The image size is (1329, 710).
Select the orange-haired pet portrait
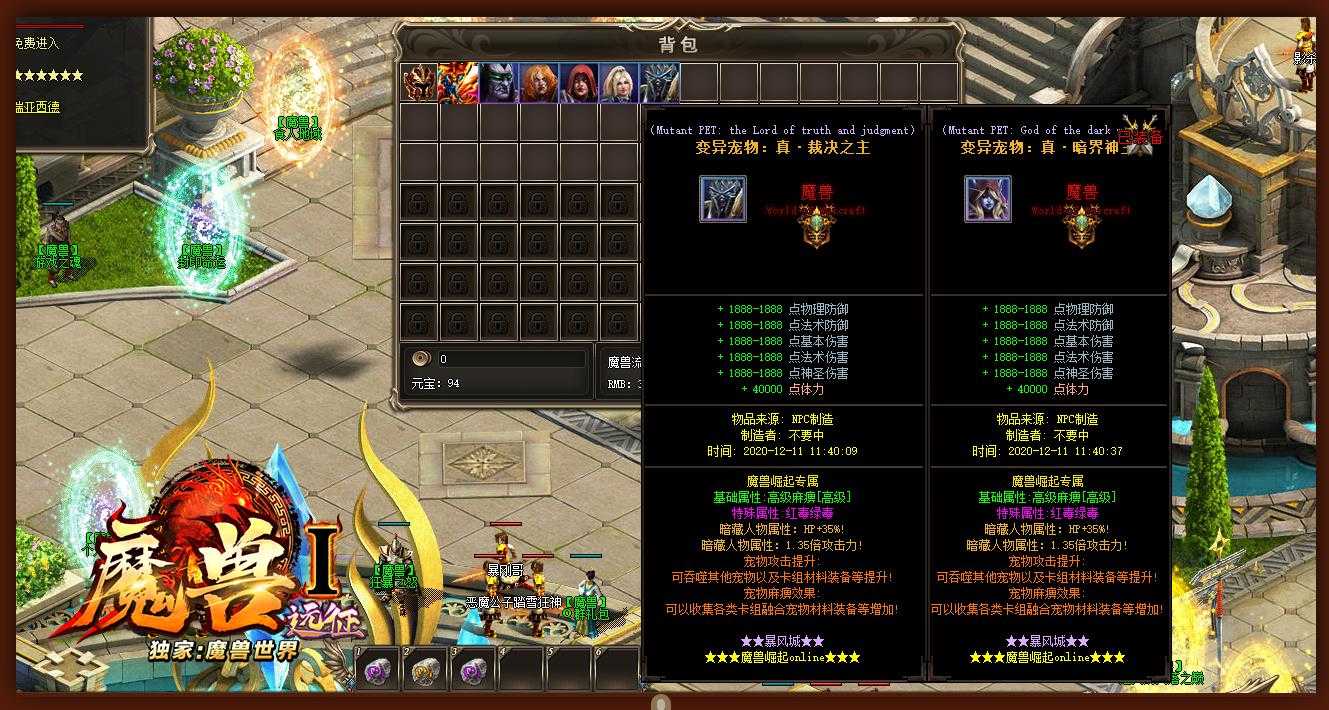coord(539,83)
